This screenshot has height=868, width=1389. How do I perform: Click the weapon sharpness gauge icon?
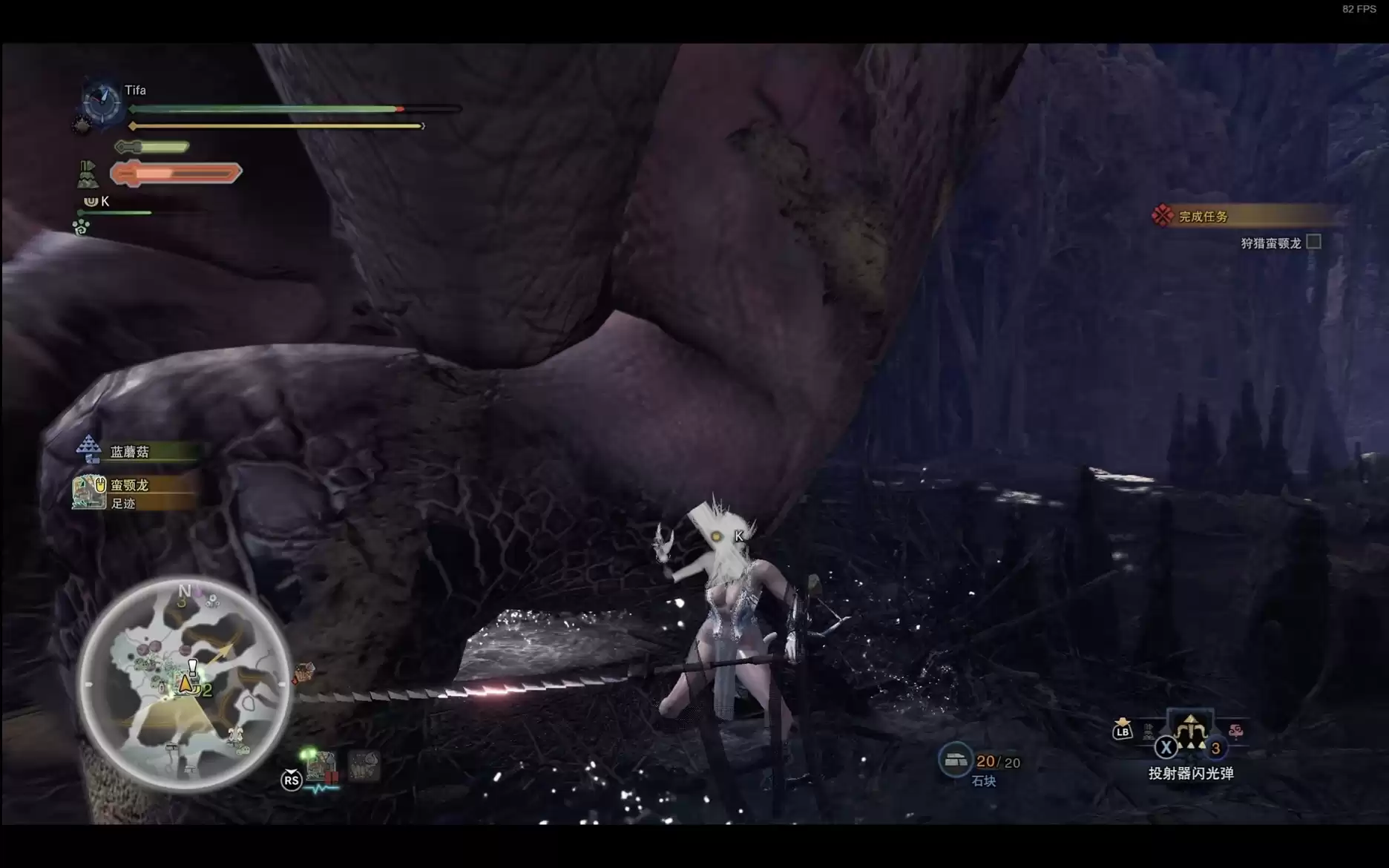pyautogui.click(x=151, y=147)
